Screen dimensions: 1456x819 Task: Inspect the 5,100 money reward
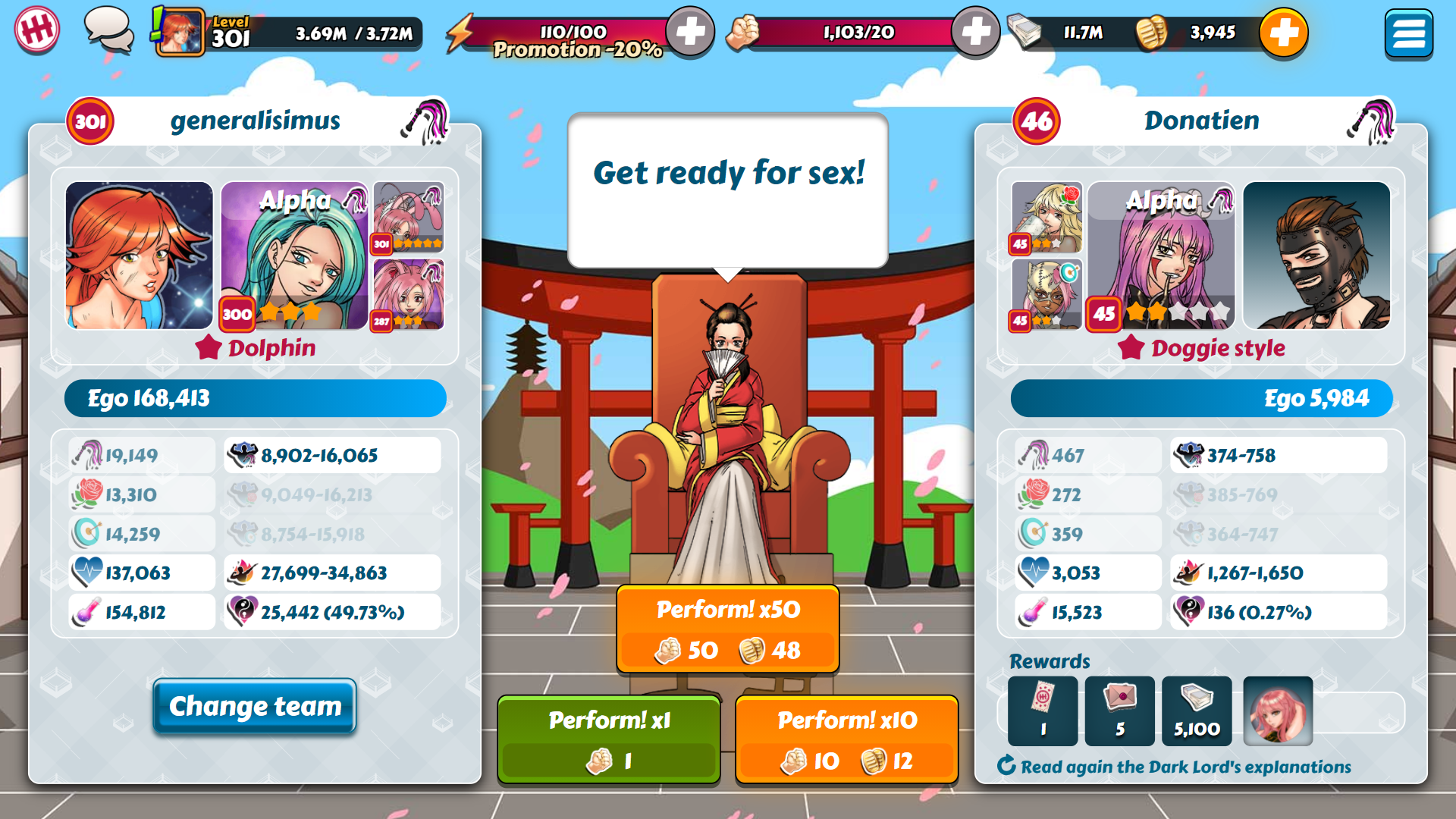1197,711
